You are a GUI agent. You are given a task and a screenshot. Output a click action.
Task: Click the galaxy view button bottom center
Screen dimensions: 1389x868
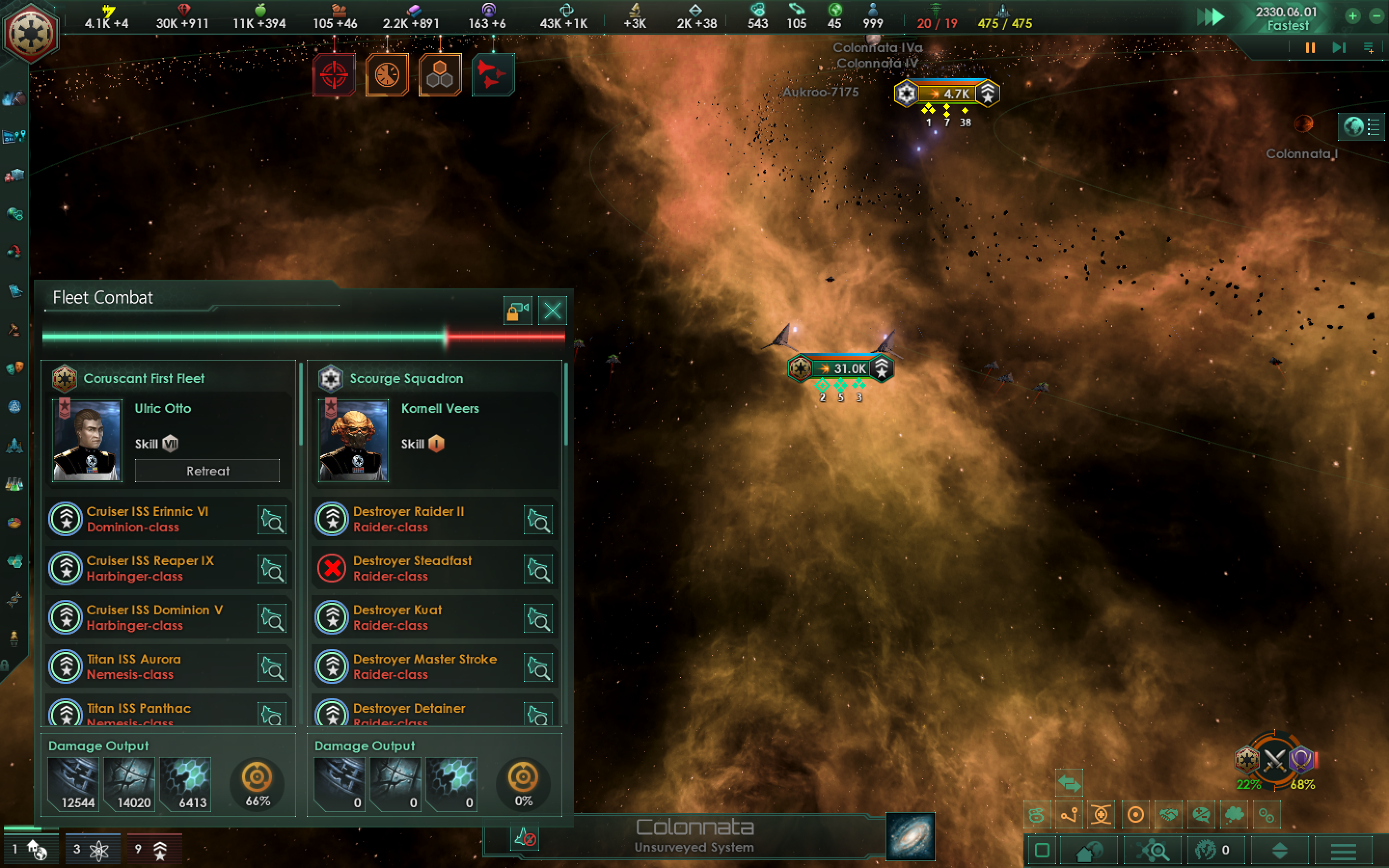click(x=910, y=838)
